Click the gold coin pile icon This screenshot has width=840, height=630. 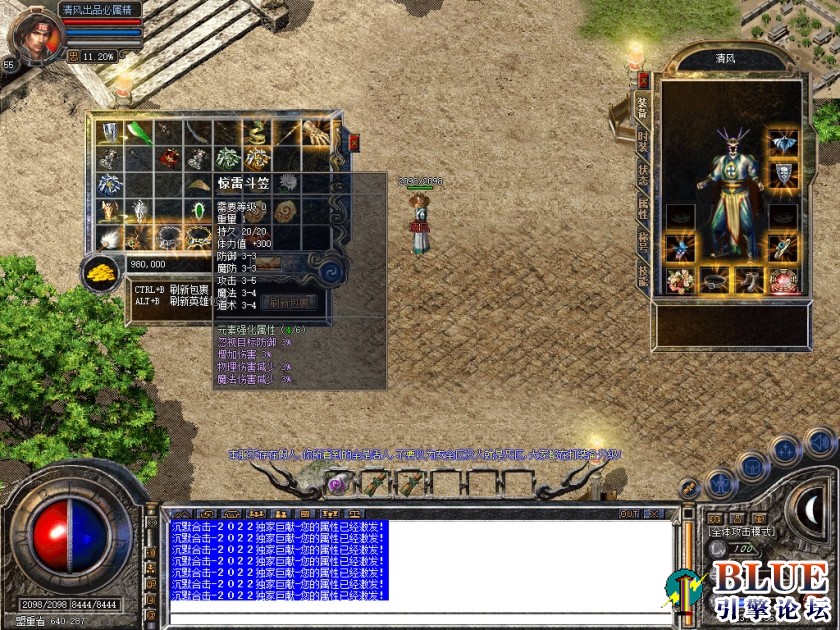pyautogui.click(x=98, y=273)
